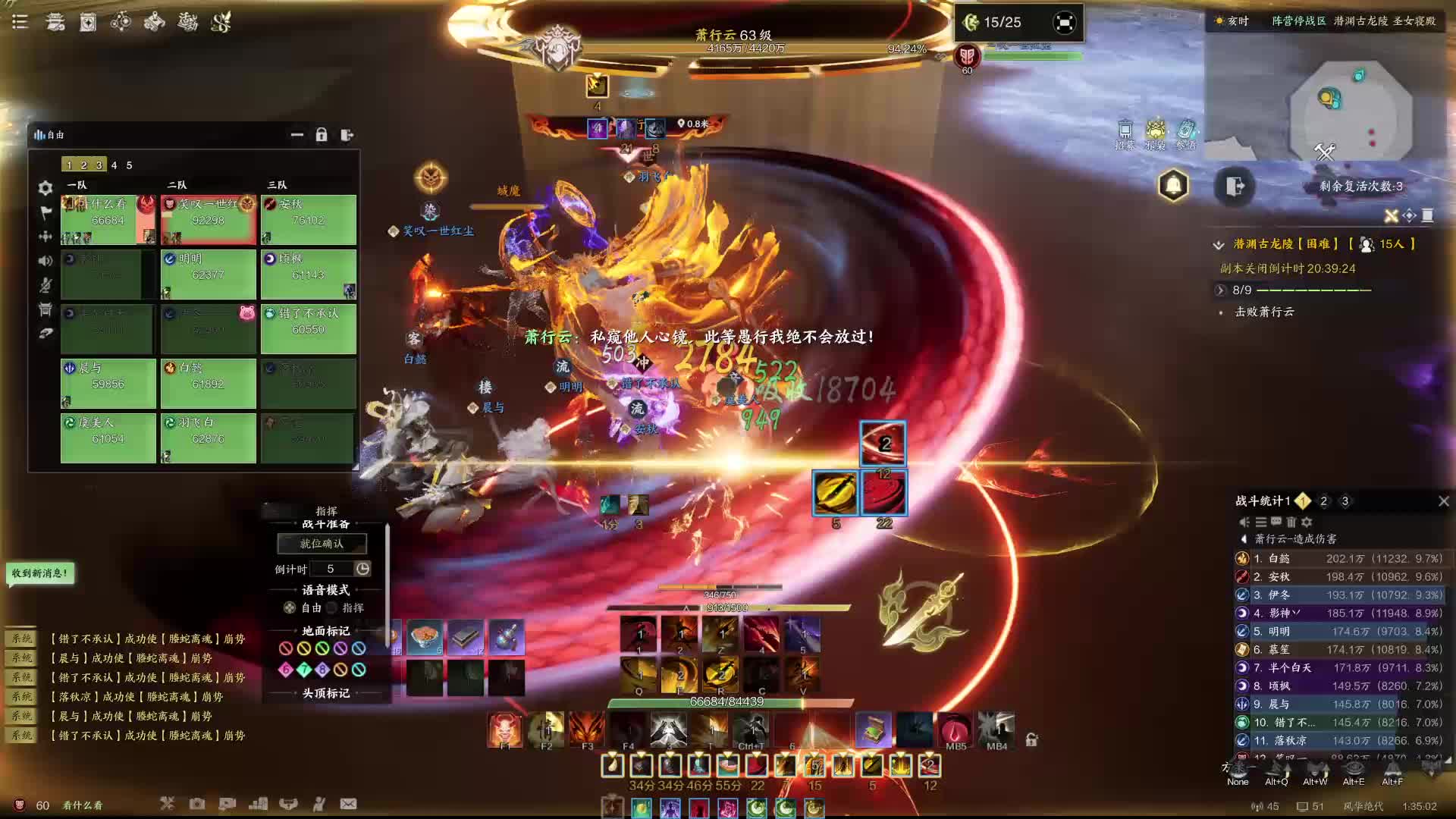
Task: Open the mail envelope icon
Action: pos(348,804)
